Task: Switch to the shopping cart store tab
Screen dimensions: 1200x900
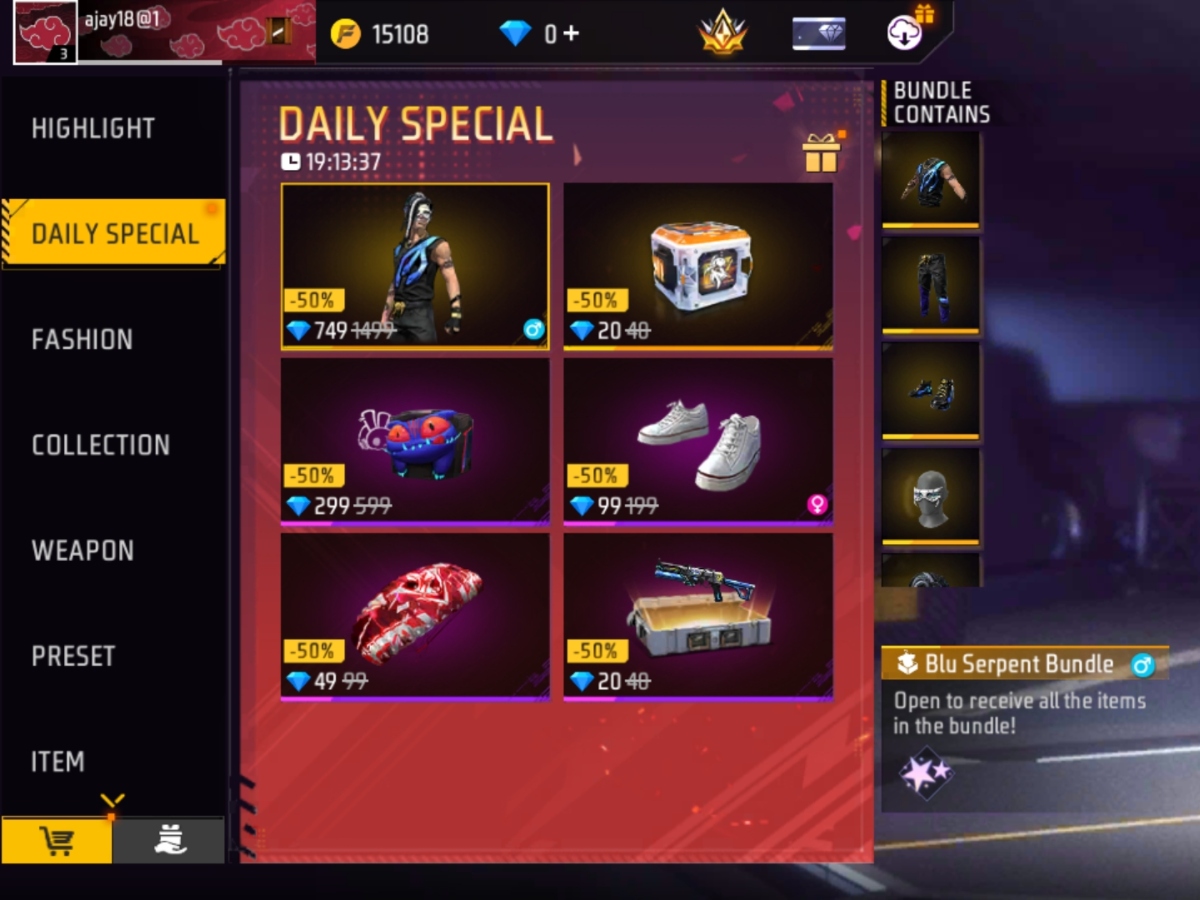Action: (x=56, y=841)
